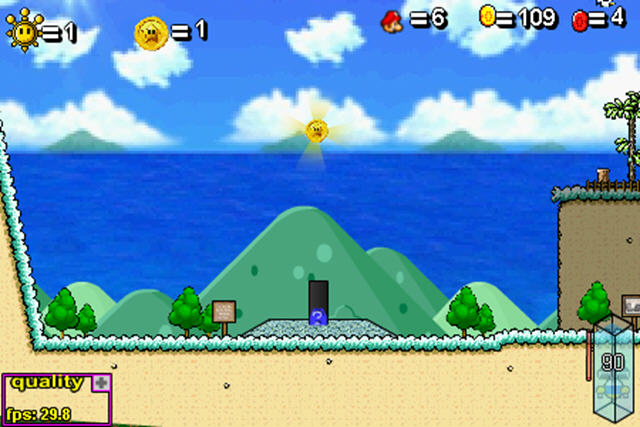Click the Shine Sprite icon in the HUD
This screenshot has height=427, width=640.
coord(22,31)
